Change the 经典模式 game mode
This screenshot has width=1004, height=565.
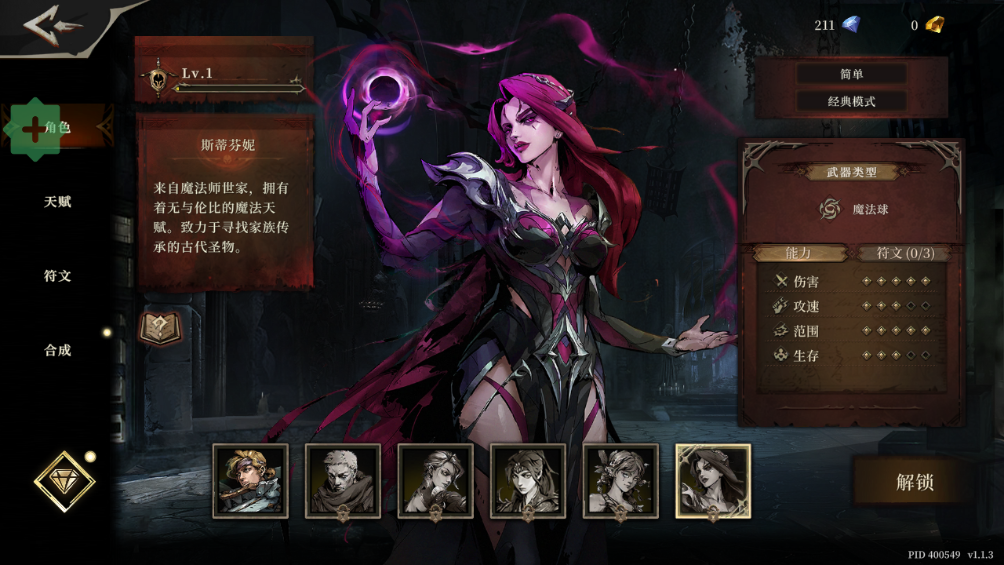pos(851,102)
